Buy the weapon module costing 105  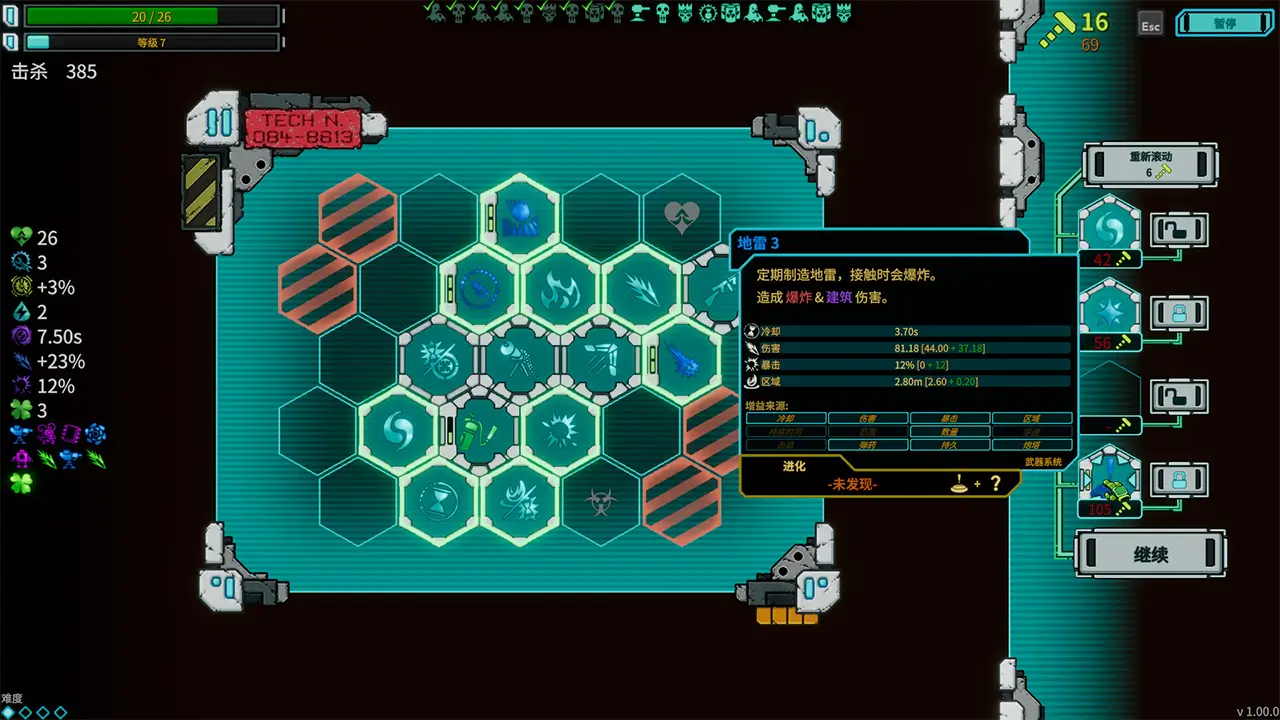pyautogui.click(x=1110, y=480)
